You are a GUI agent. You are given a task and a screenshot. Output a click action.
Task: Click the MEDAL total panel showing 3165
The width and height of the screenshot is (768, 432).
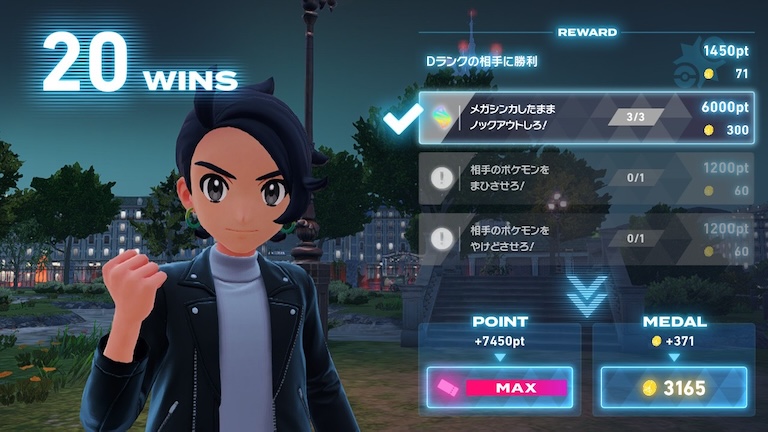click(674, 386)
